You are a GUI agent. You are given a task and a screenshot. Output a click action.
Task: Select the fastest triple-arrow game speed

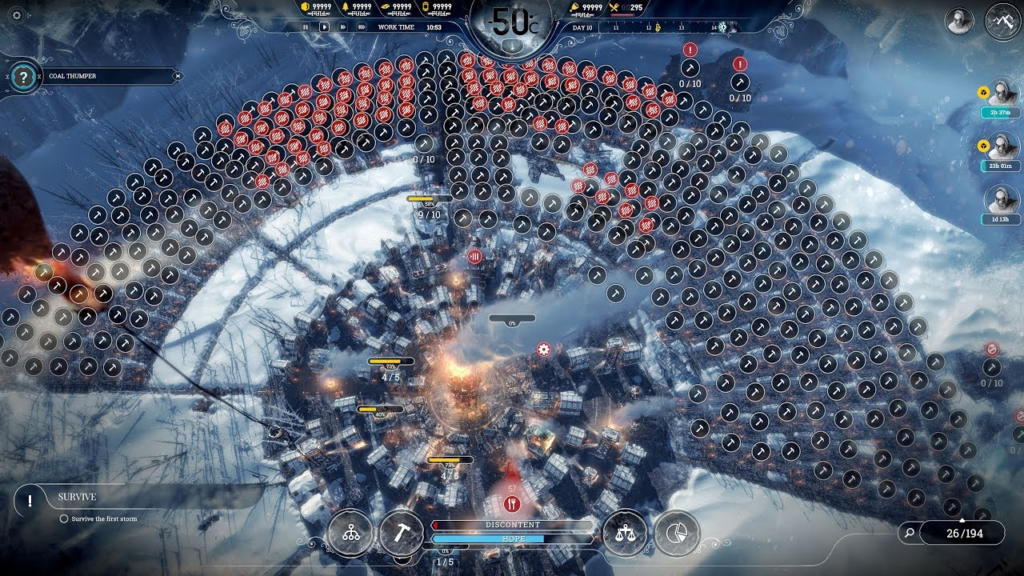(362, 27)
